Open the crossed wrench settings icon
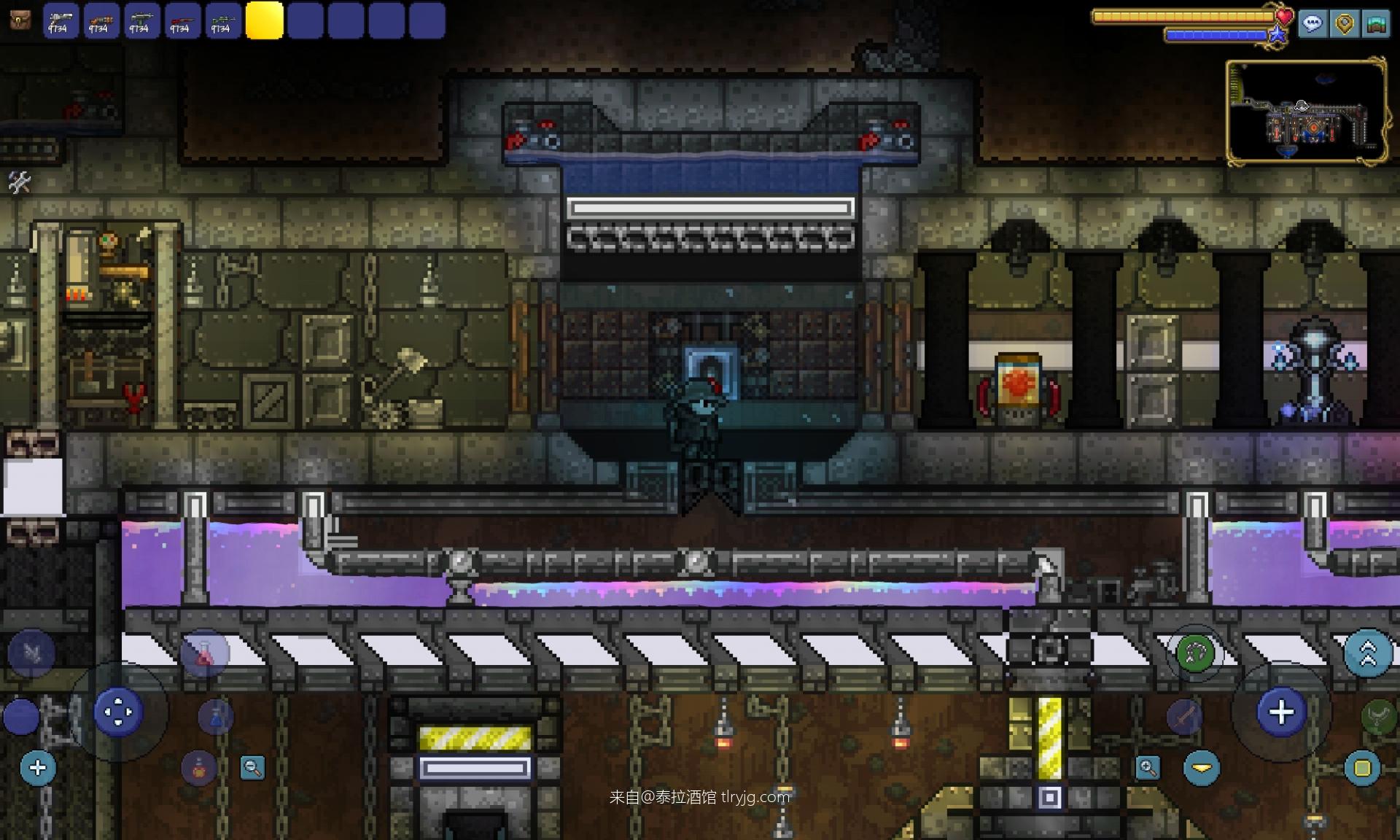The image size is (1400, 840). 19,182
